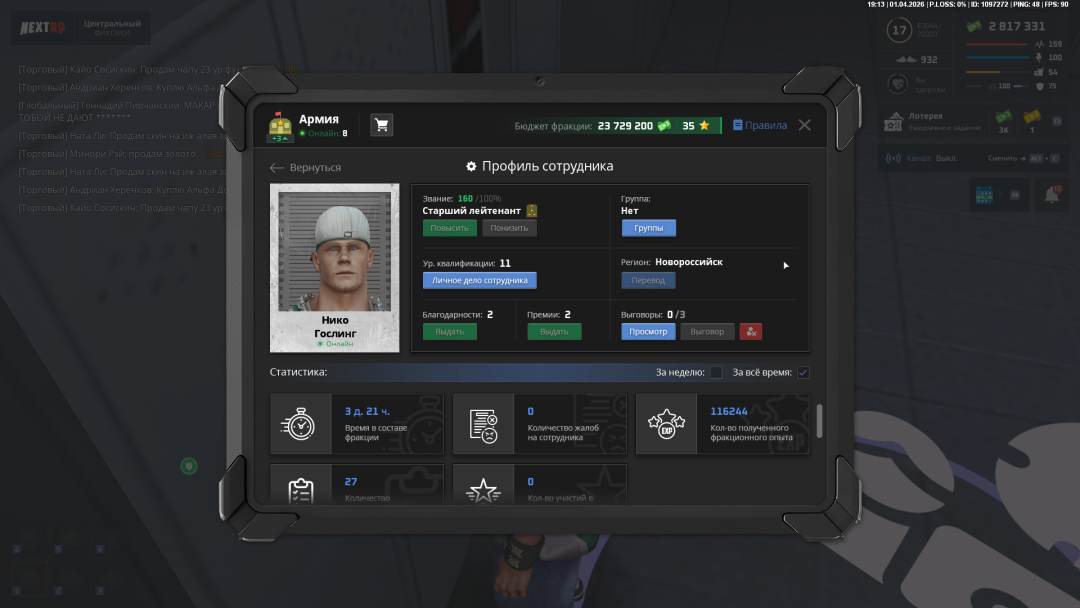Tick the За неделю checkbox
This screenshot has width=1080, height=608.
[x=716, y=373]
